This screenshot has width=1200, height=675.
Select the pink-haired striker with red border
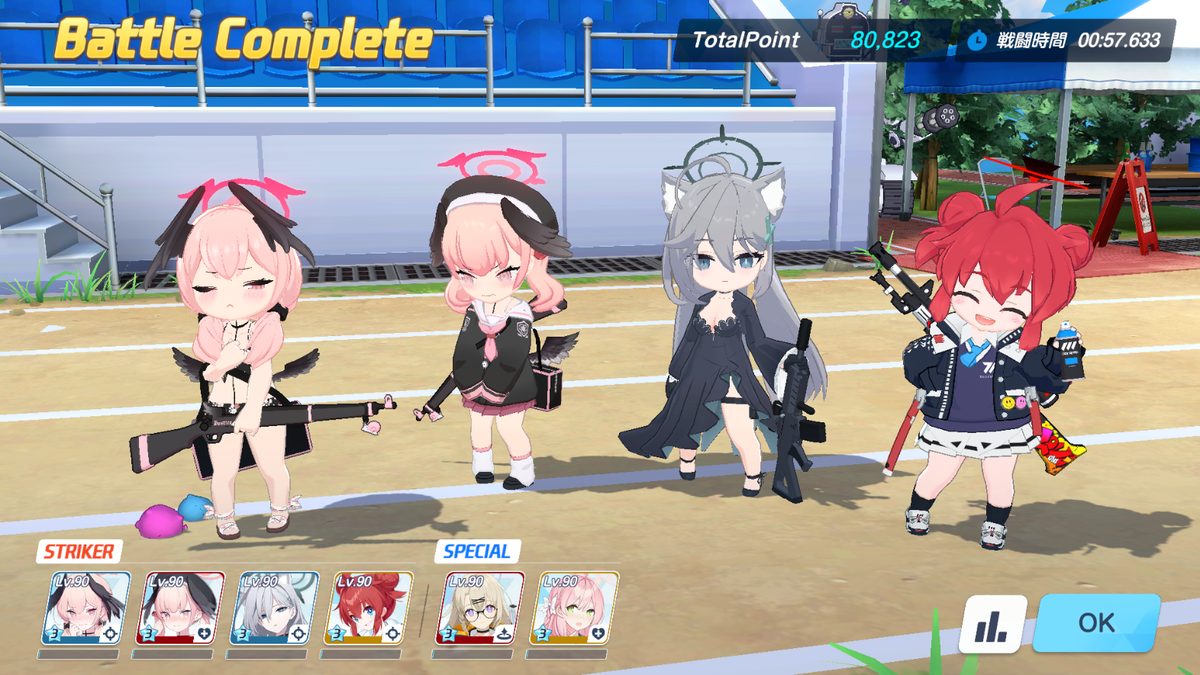tap(180, 608)
